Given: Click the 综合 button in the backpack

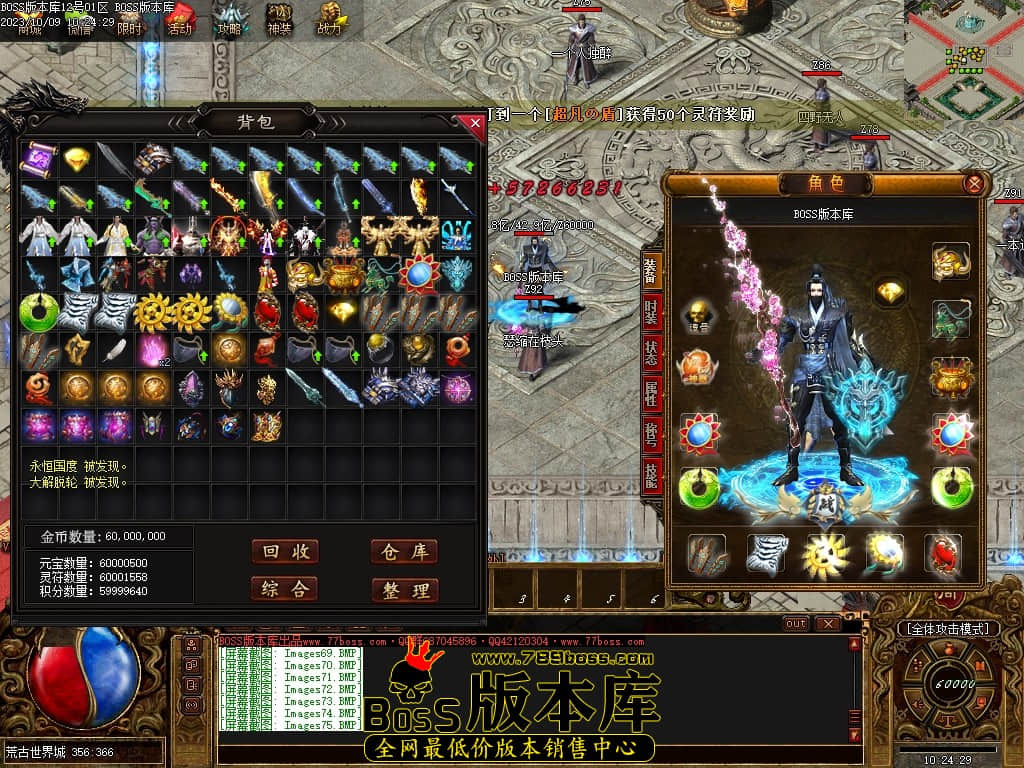Looking at the screenshot, I should tap(285, 589).
